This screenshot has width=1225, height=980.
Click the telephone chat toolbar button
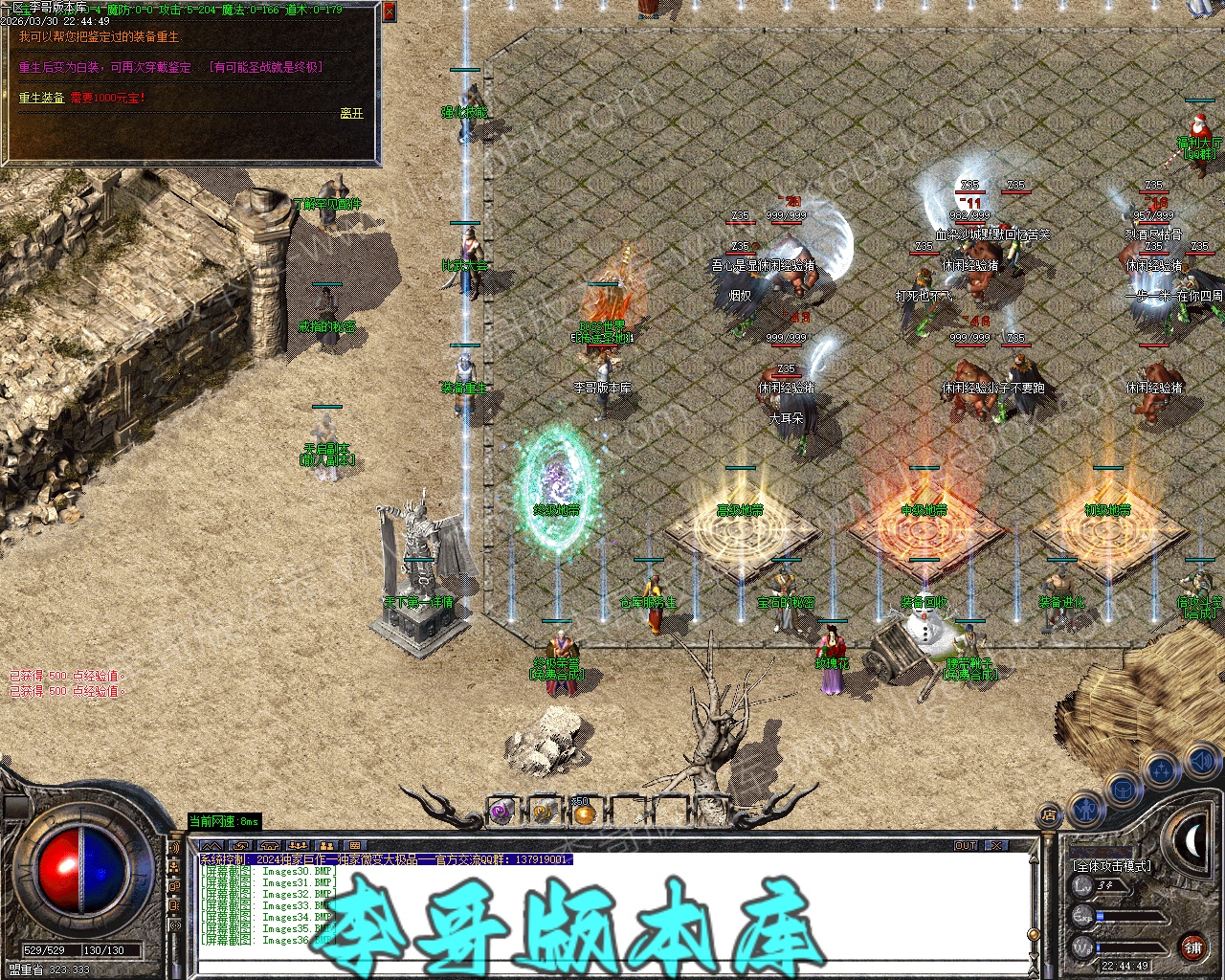[x=270, y=846]
